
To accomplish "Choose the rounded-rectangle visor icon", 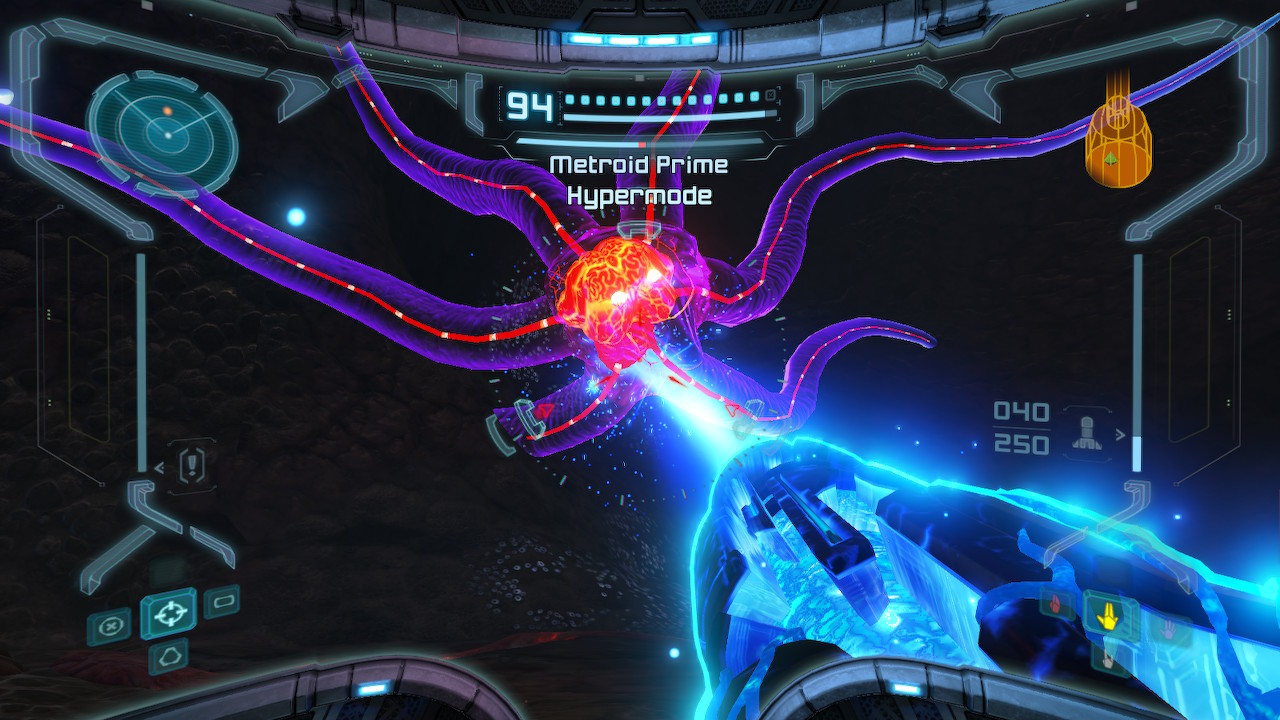I will (221, 602).
